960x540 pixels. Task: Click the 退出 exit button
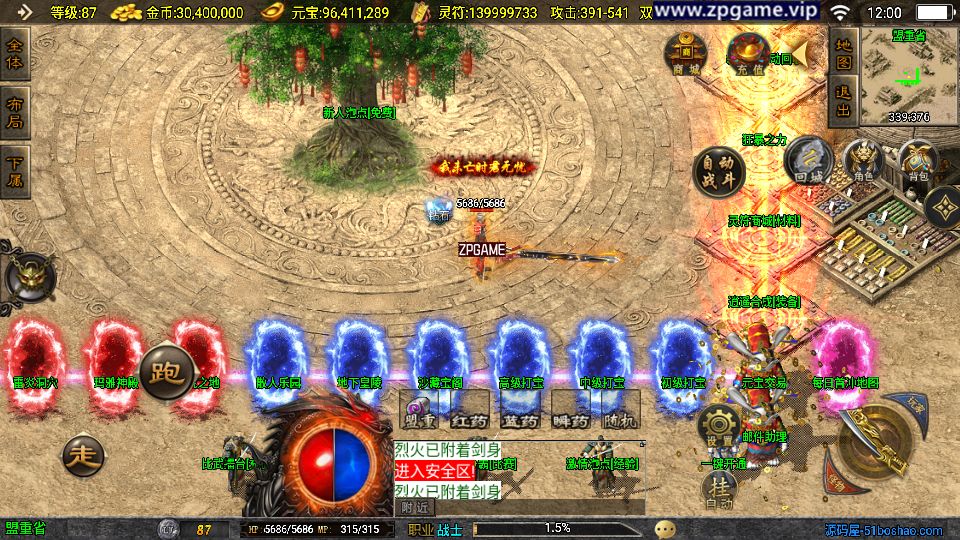843,101
